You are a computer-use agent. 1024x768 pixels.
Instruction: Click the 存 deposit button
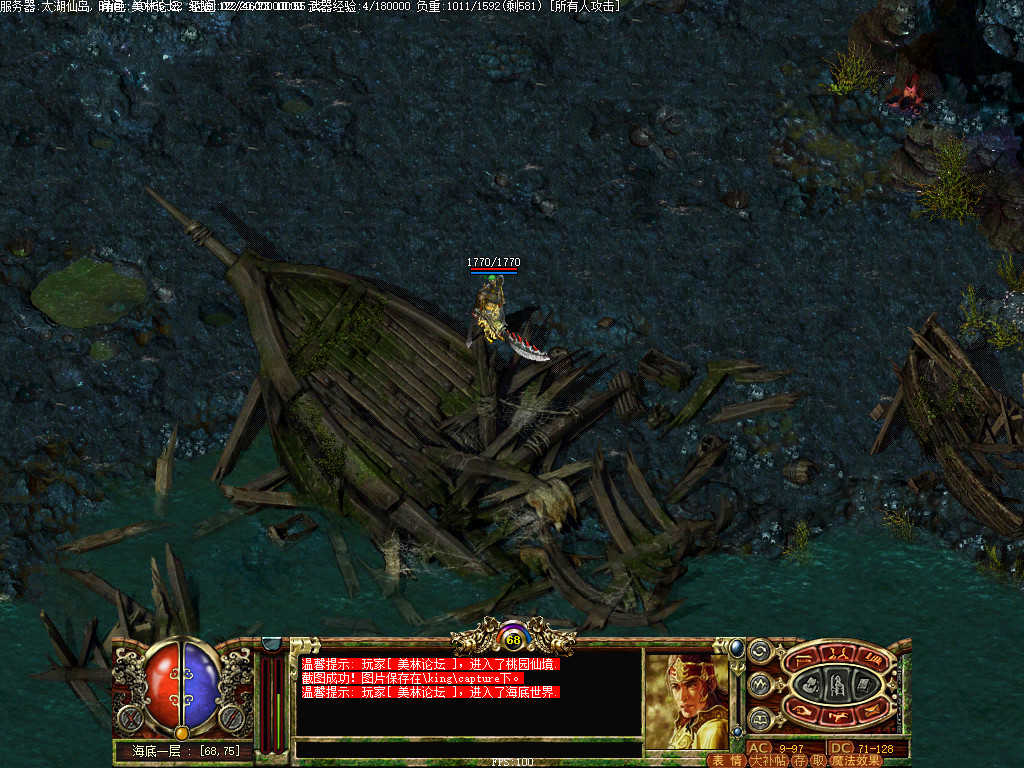pos(799,760)
